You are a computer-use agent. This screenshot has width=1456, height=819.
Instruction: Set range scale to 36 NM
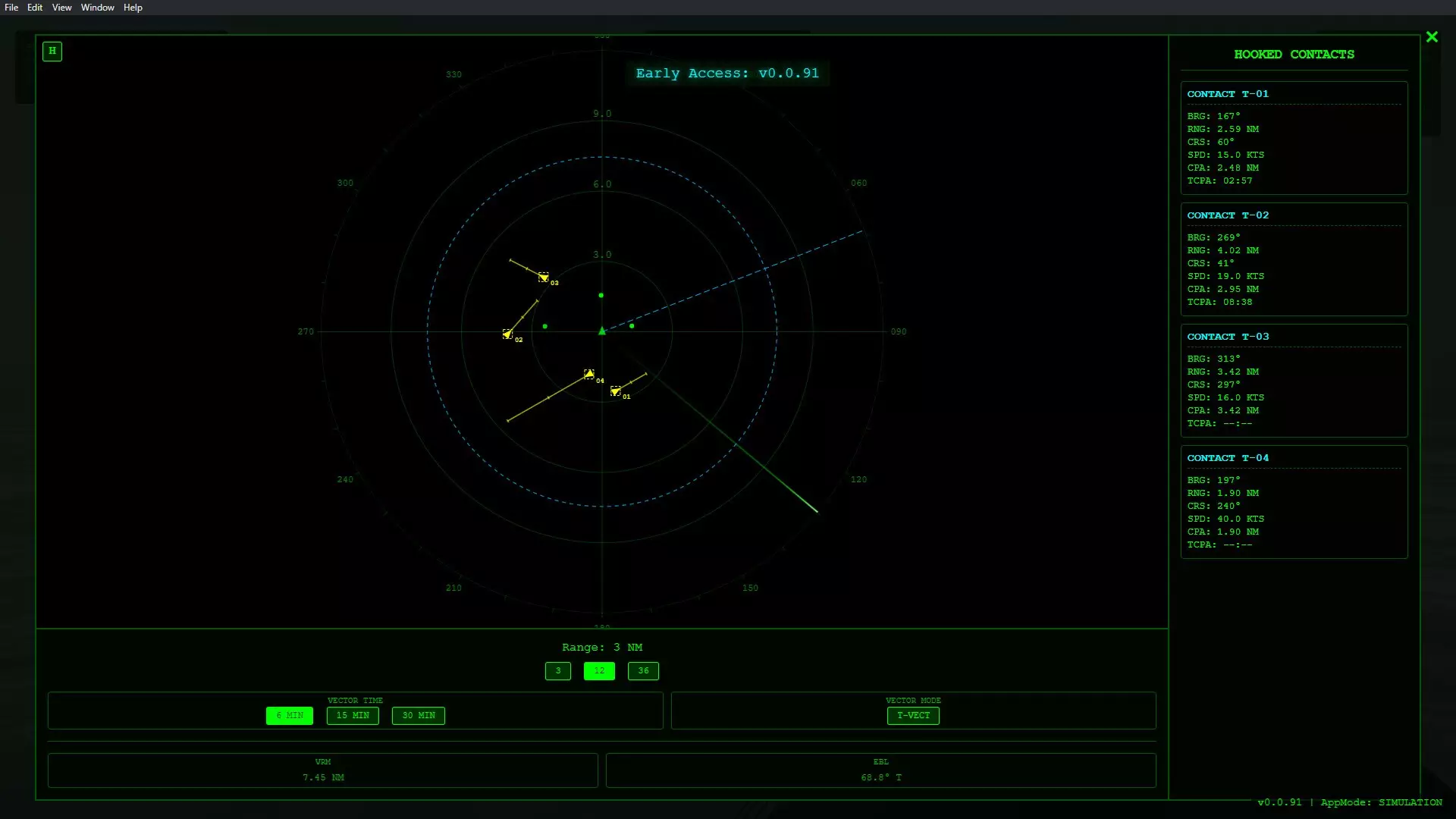pos(643,670)
